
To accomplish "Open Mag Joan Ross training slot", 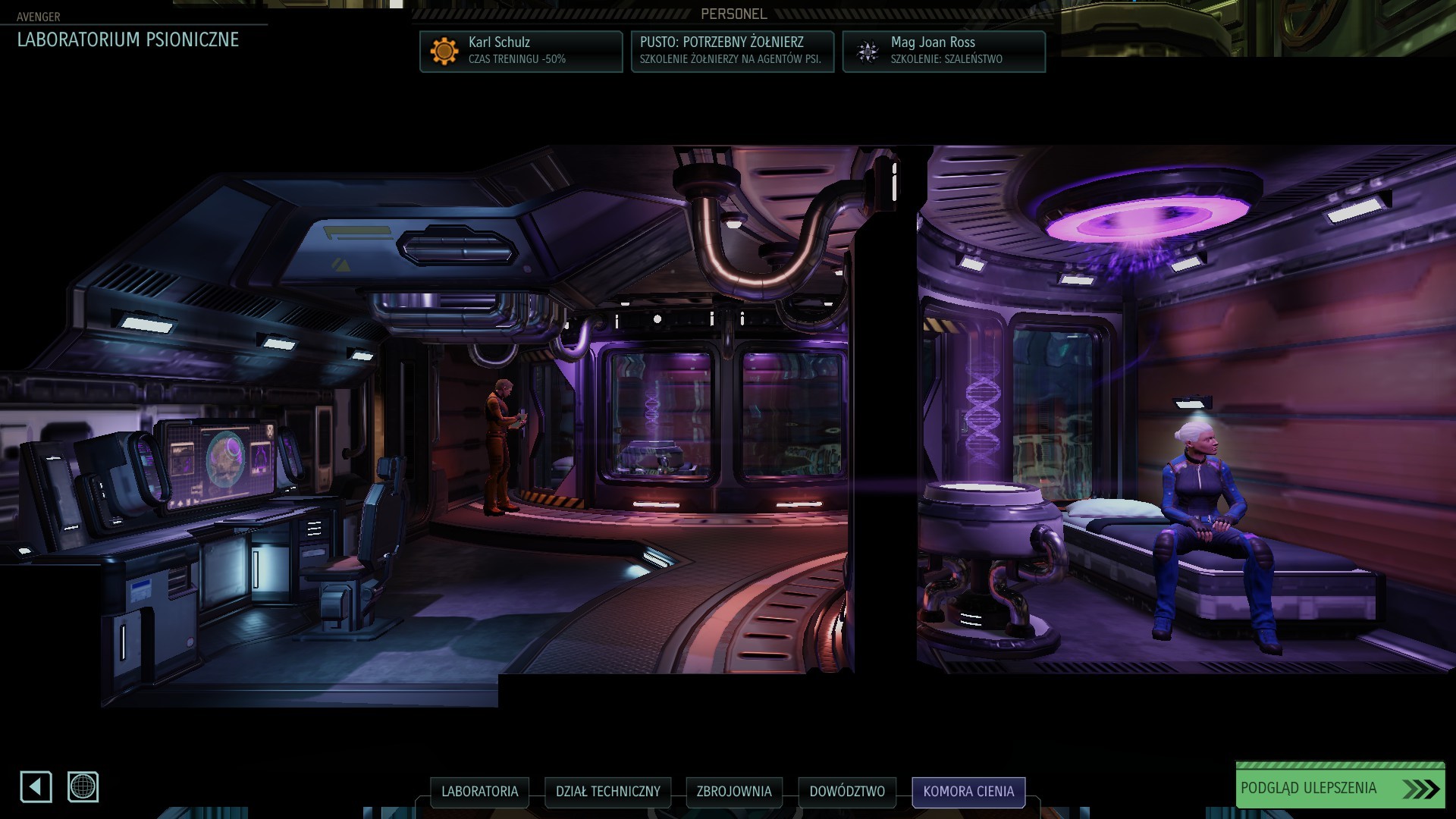I will [943, 51].
